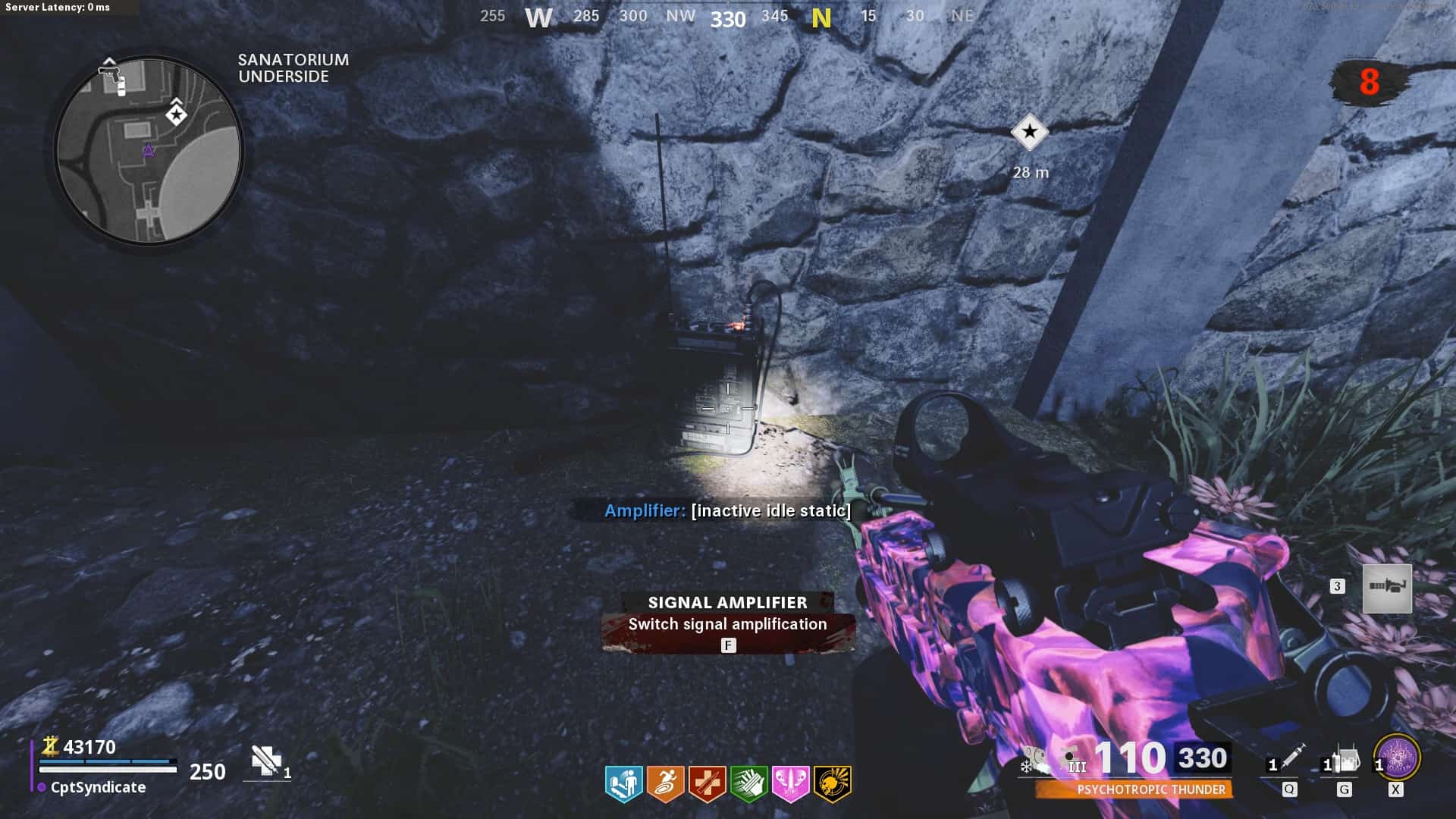Select the star objective marker on the minimap
The width and height of the screenshot is (1456, 819).
(x=177, y=115)
